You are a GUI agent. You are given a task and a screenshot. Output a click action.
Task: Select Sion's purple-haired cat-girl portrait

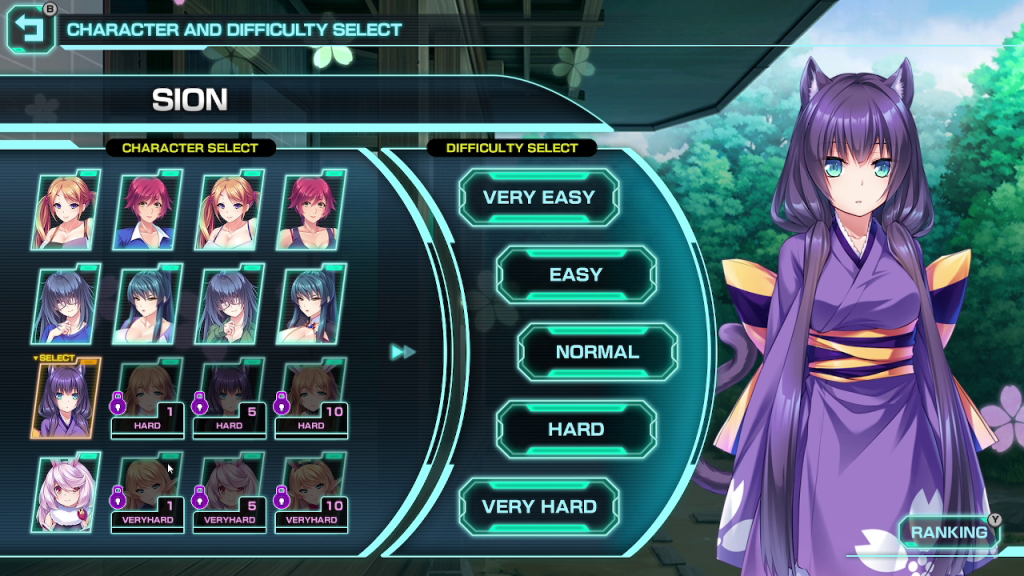tap(68, 399)
